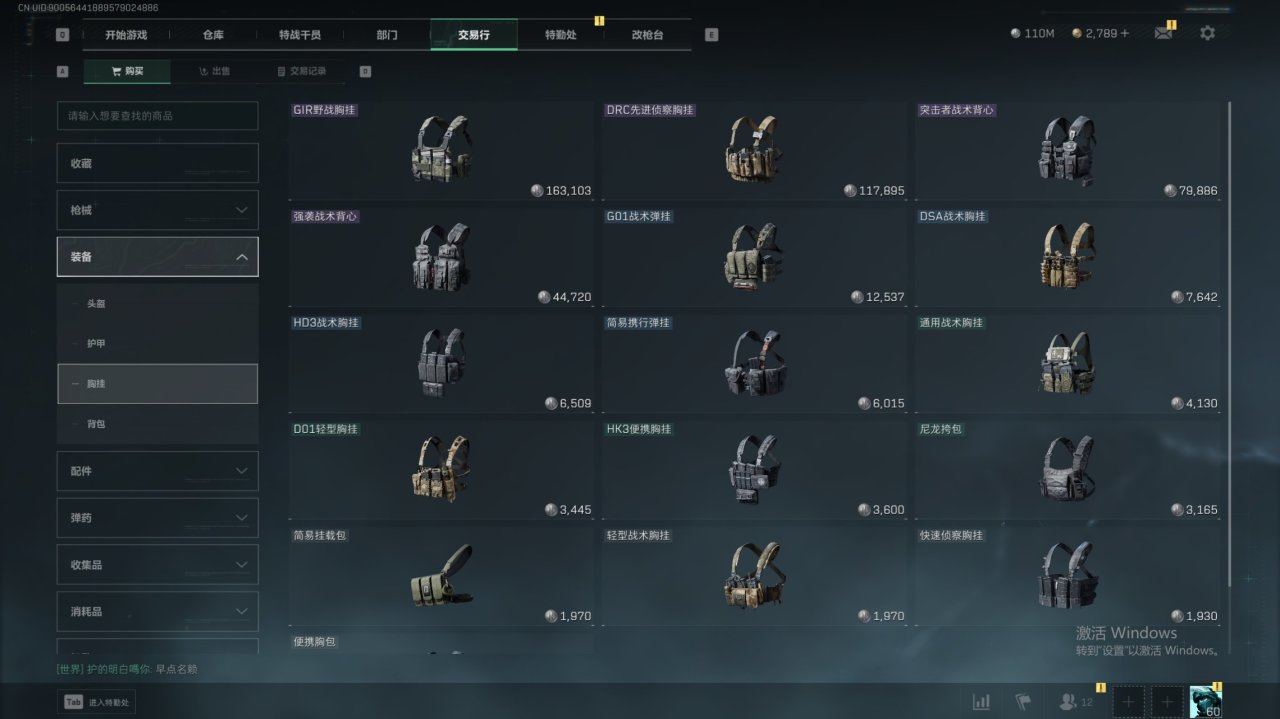Select the GIR野战胸挂 item listing

(441, 150)
